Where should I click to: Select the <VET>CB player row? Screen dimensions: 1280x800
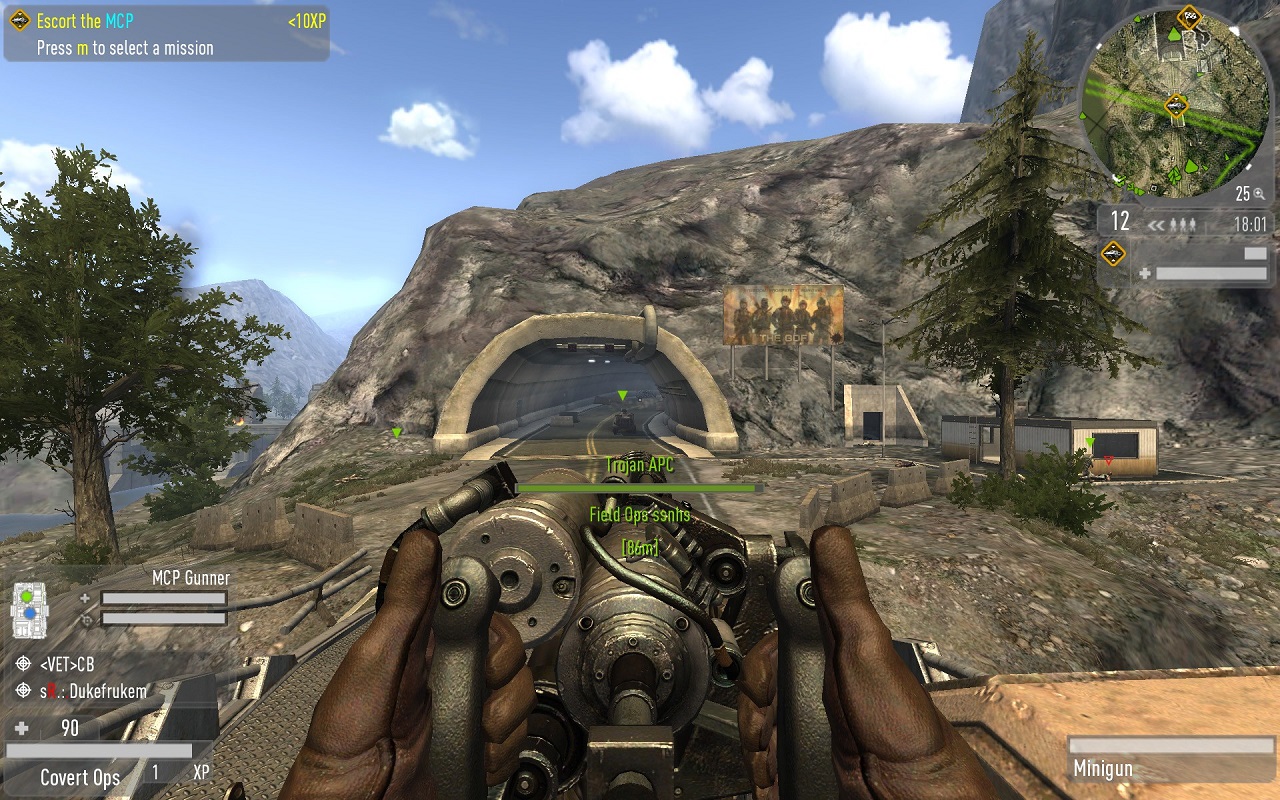pos(68,664)
